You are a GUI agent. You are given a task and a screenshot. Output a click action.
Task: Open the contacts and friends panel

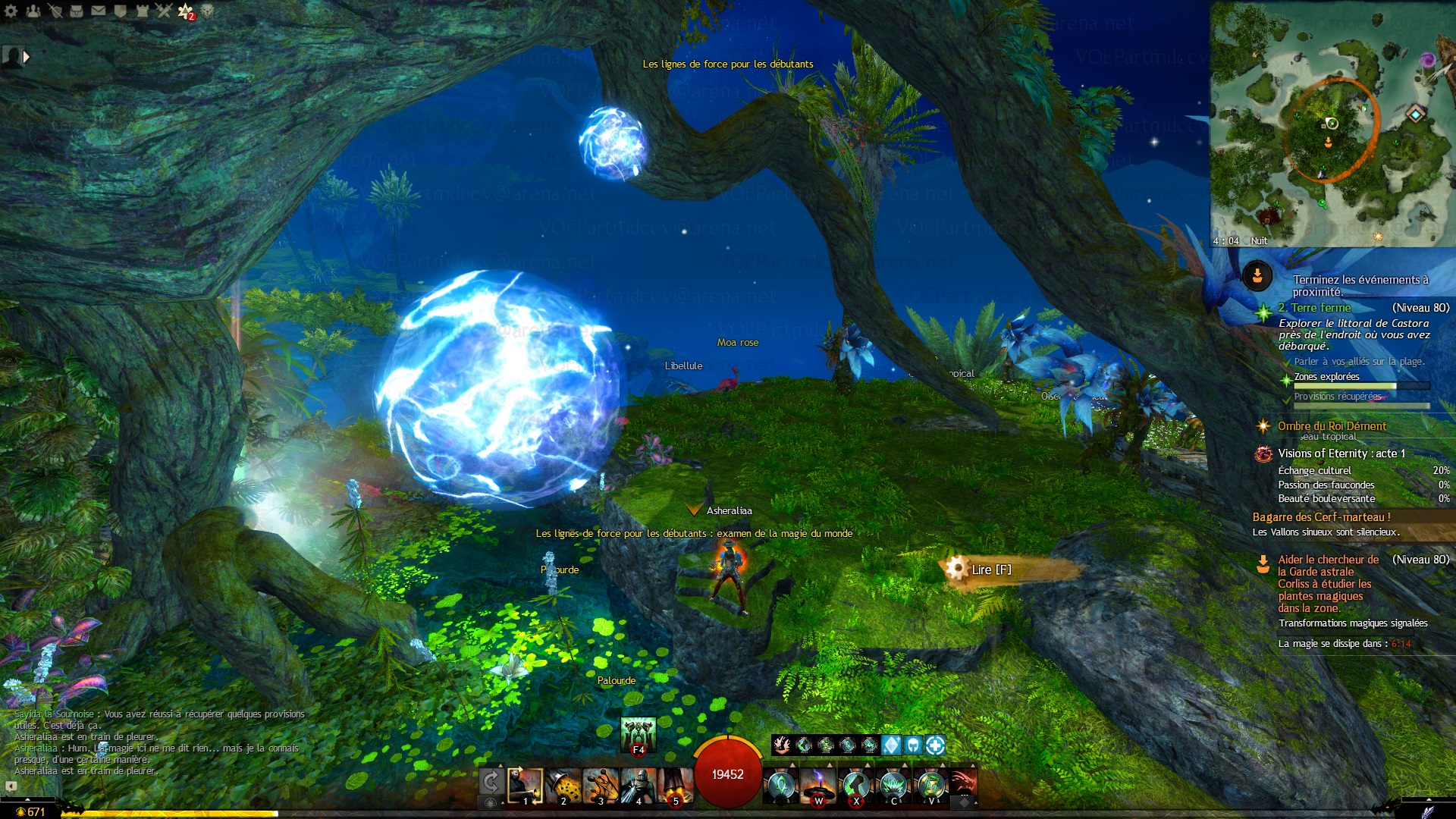pos(33,11)
